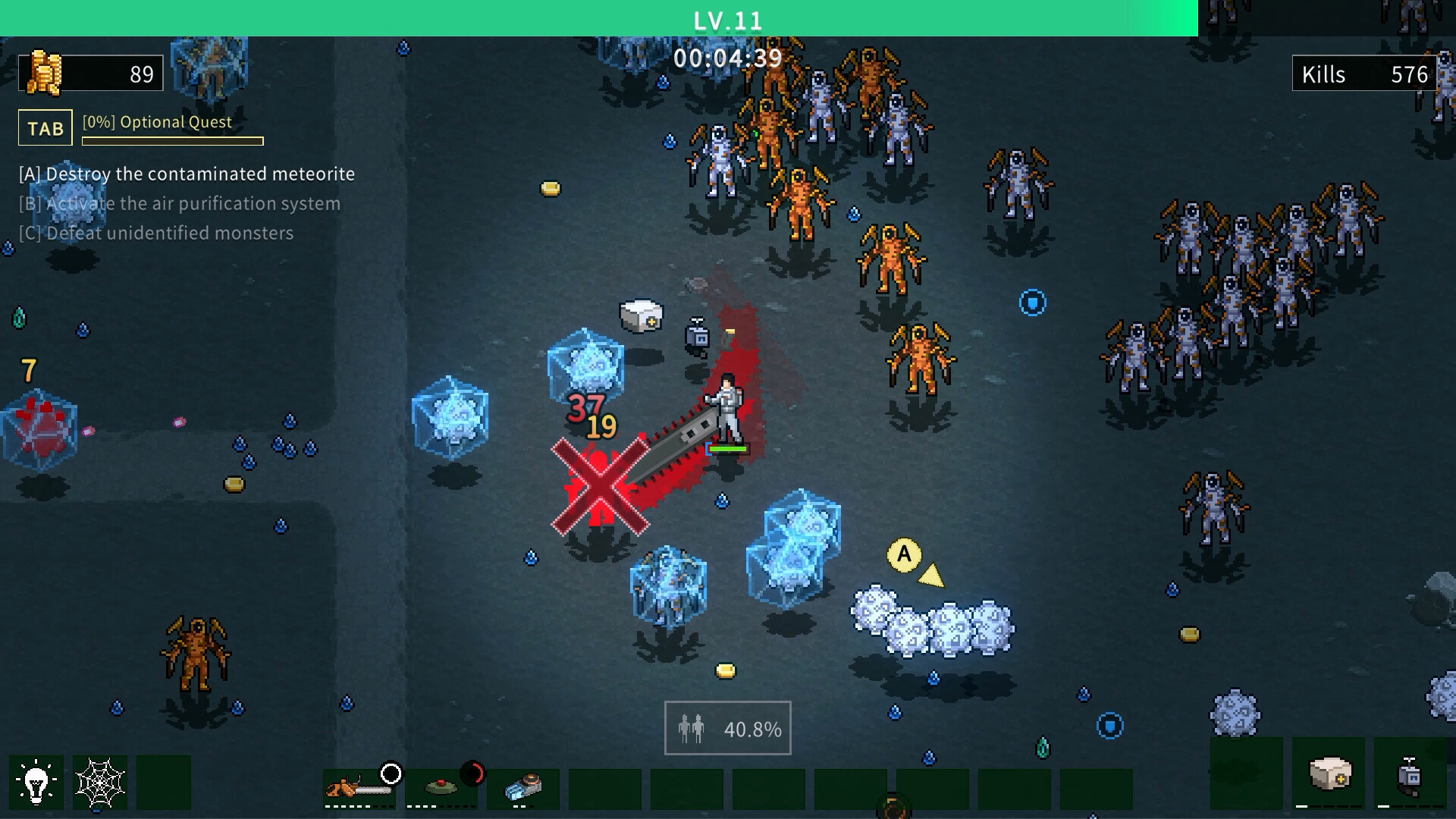Click the gold coins counter icon
The height and width of the screenshot is (819, 1456).
(47, 73)
